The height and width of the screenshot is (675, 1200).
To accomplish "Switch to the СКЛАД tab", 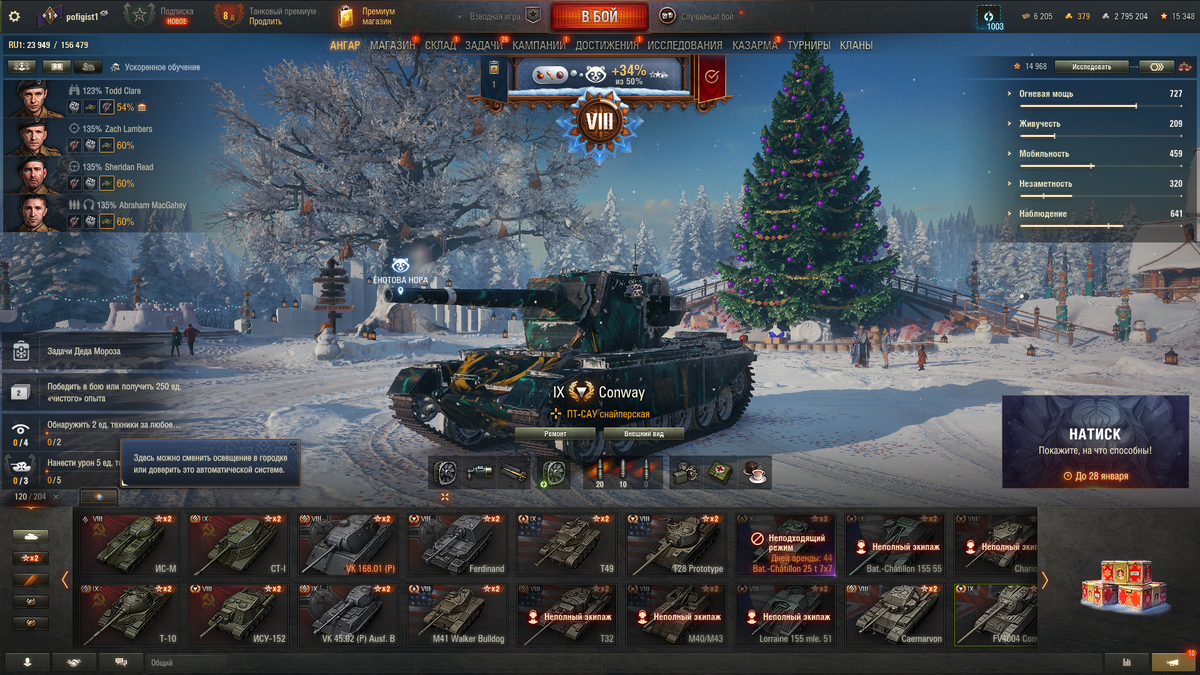I will pyautogui.click(x=440, y=45).
